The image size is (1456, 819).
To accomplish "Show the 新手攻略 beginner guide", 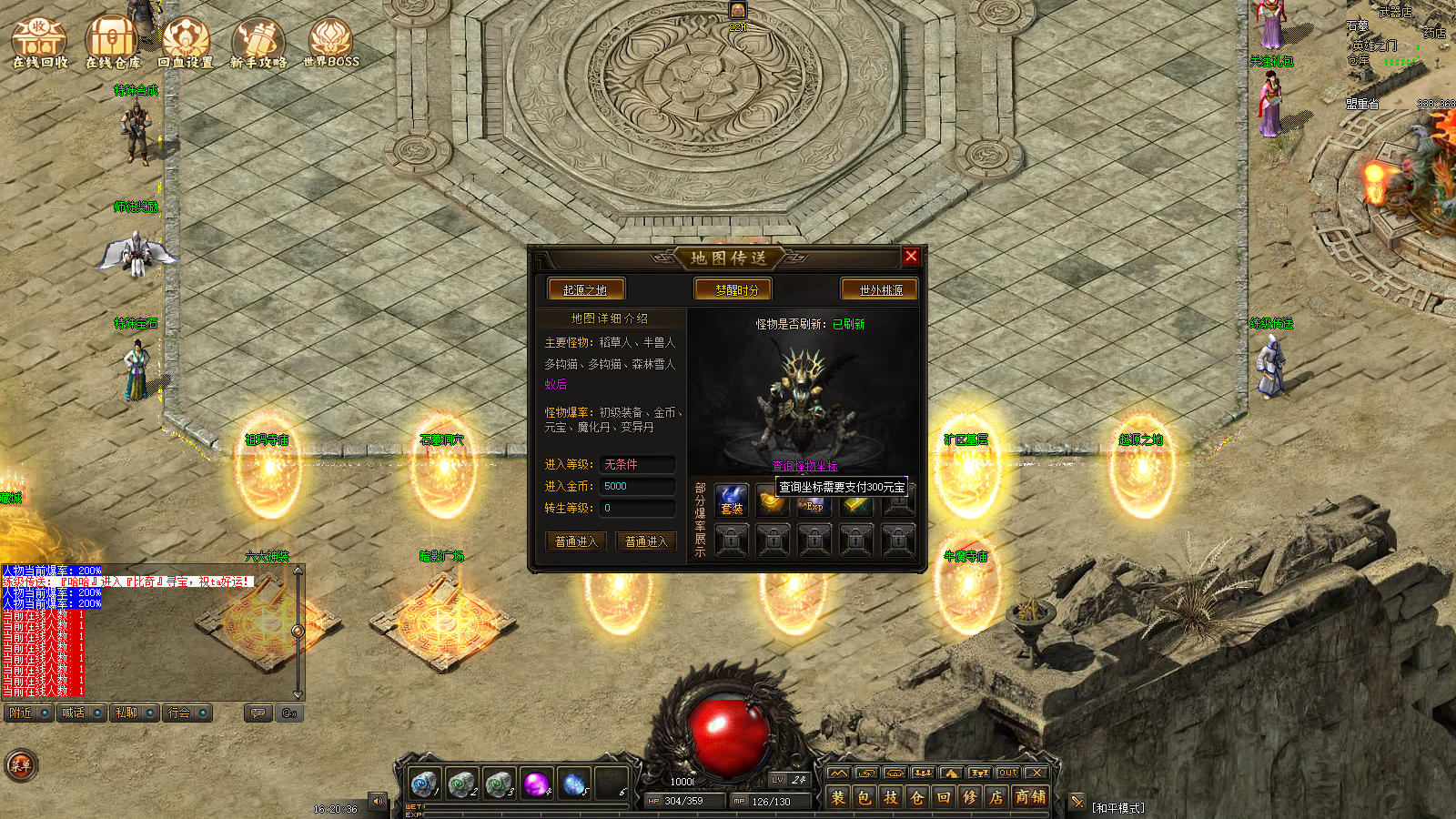I will [x=258, y=42].
